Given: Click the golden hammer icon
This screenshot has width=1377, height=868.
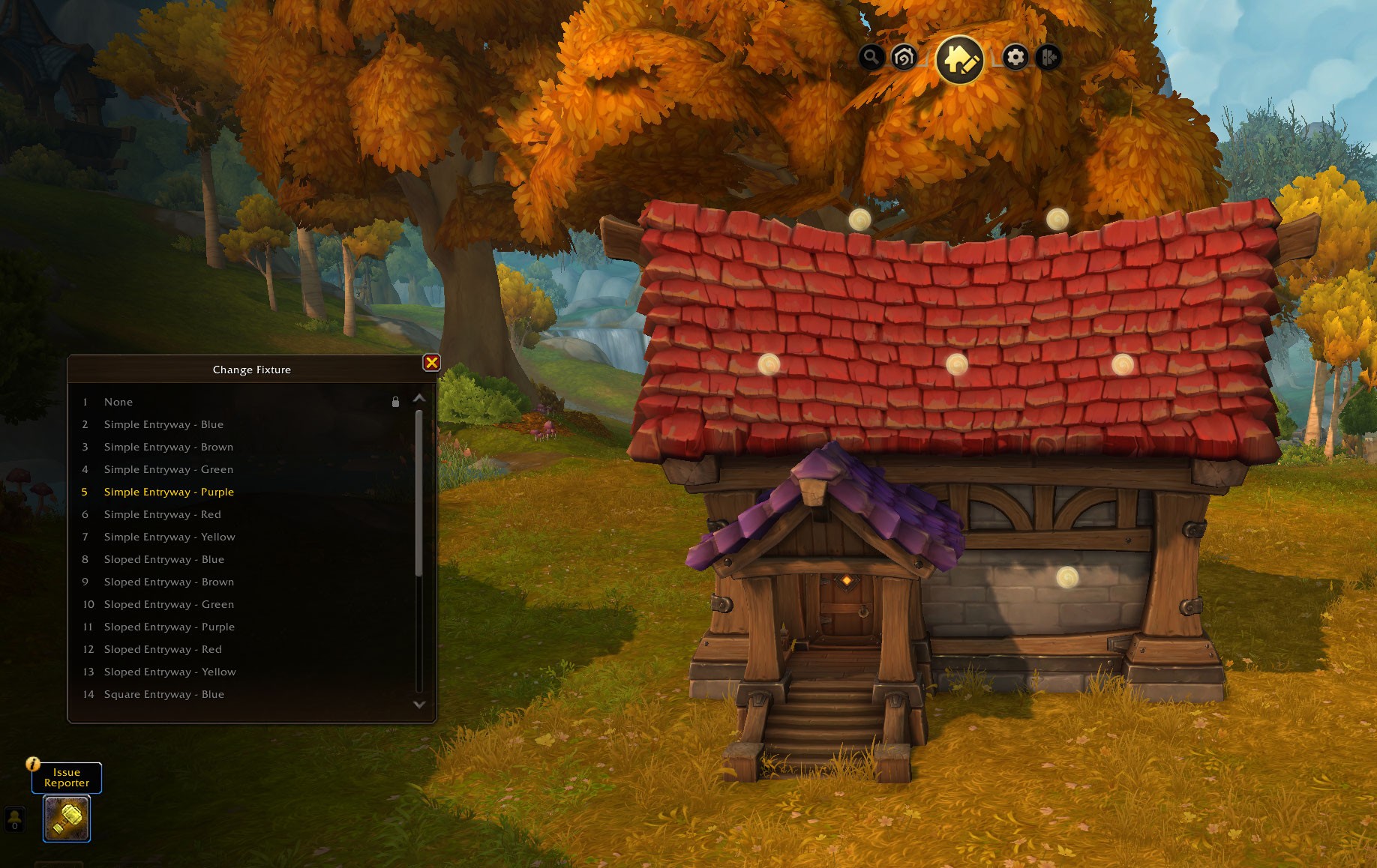Looking at the screenshot, I should pyautogui.click(x=67, y=819).
